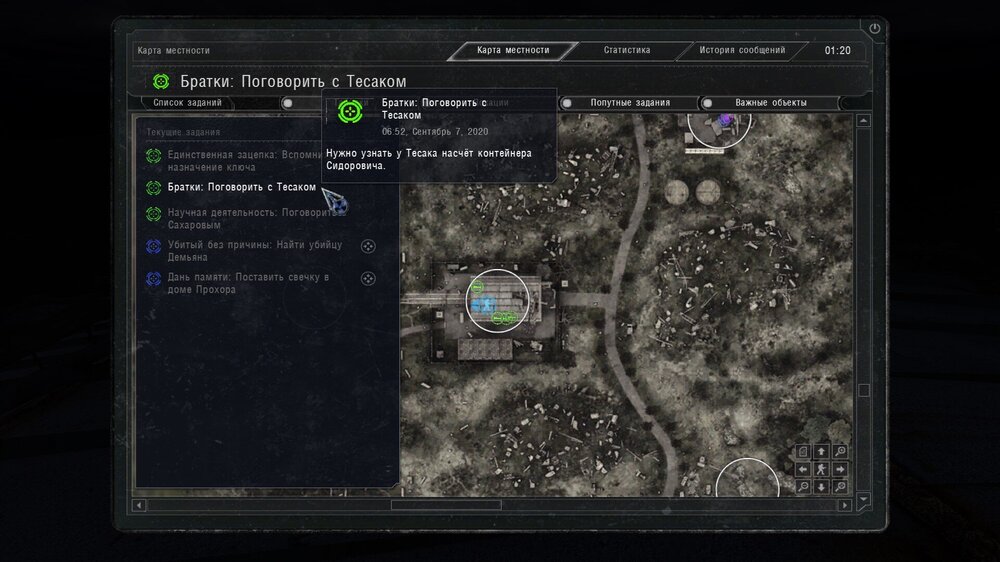Switch to the Карта местности tab
This screenshot has width=1000, height=562.
pos(512,50)
